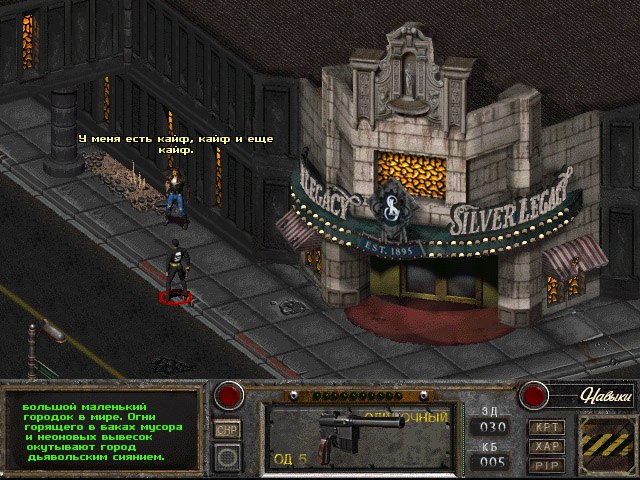Viewport: 640px width, 480px height.
Task: Switch weapon hand with the red button left of the pistol
Action: pos(231,395)
